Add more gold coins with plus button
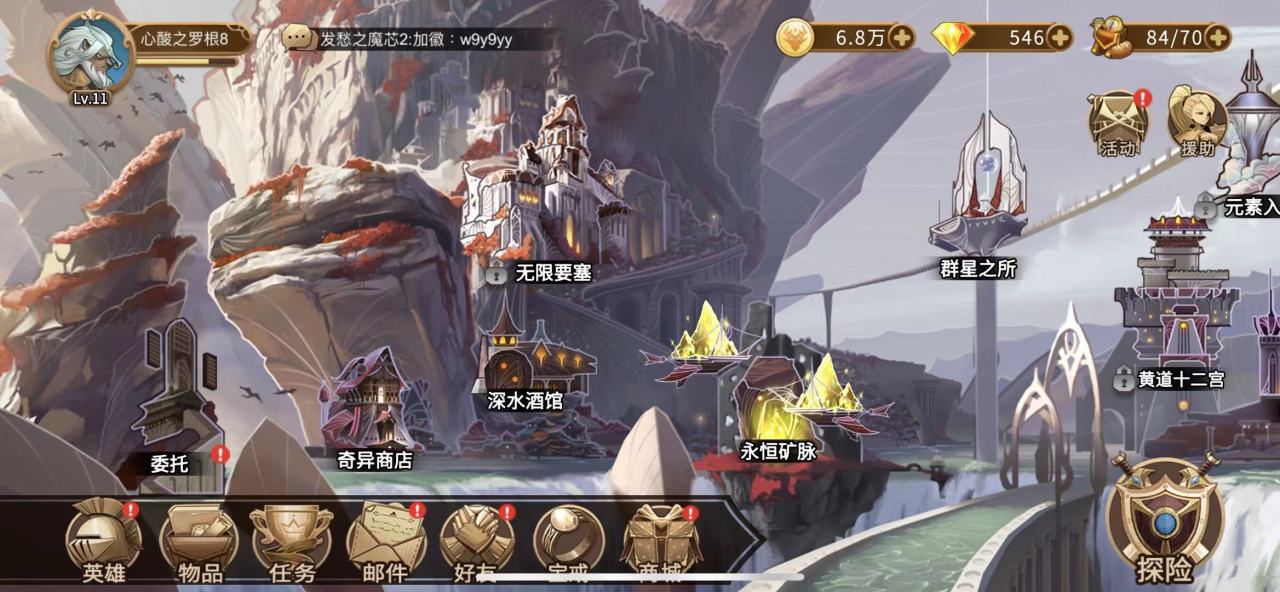Image resolution: width=1280 pixels, height=592 pixels. [901, 38]
